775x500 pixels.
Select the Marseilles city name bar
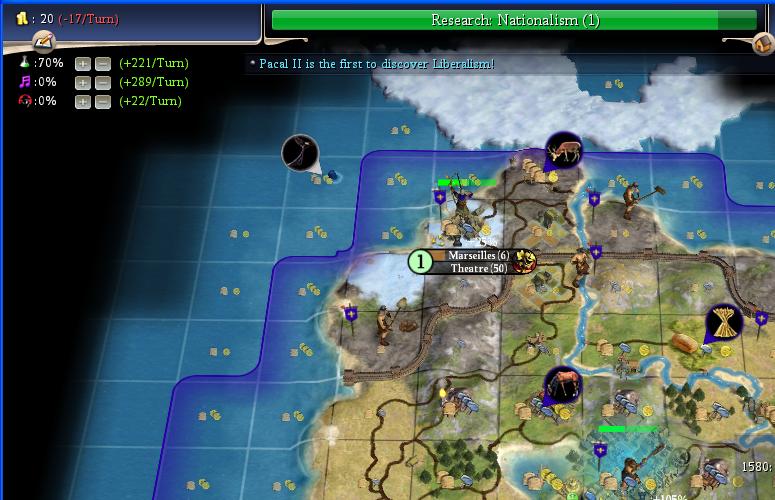(x=478, y=256)
